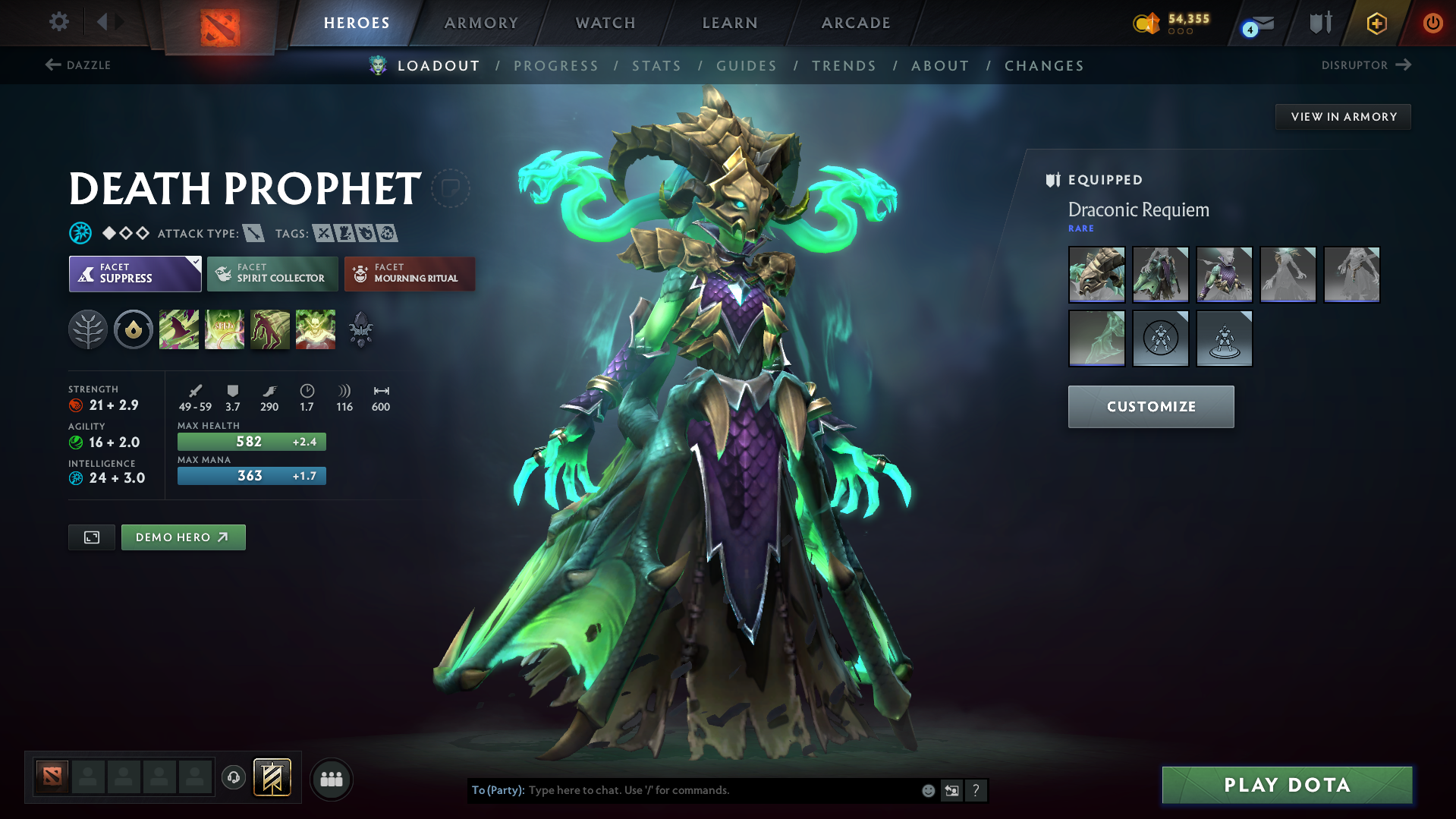Select the first Draconic Requiem item thumbnail

[x=1096, y=274]
